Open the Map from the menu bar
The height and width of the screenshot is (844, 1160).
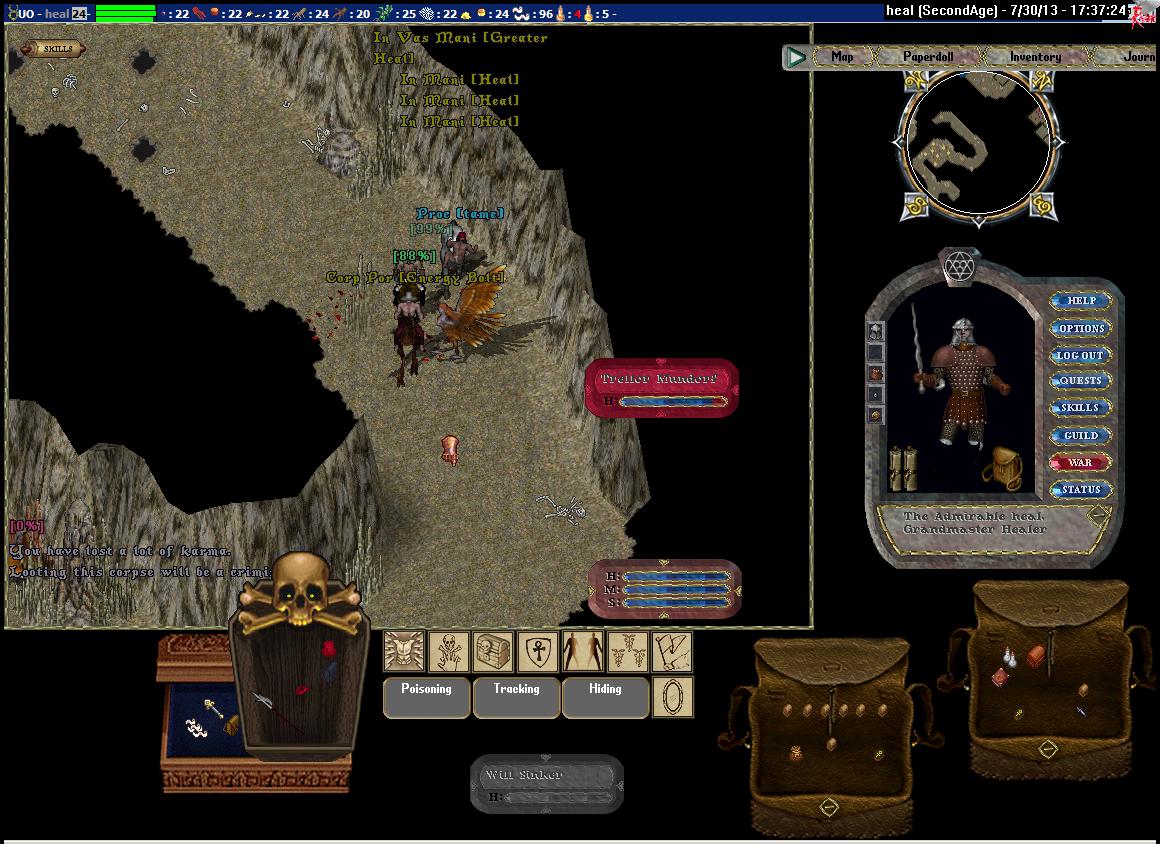pos(842,57)
